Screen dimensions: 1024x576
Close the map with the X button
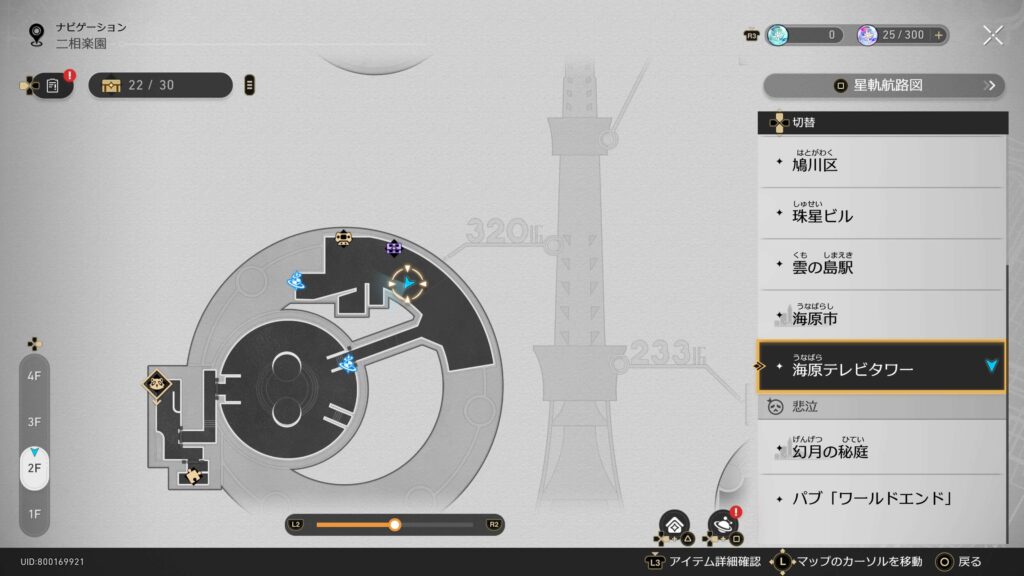click(992, 35)
